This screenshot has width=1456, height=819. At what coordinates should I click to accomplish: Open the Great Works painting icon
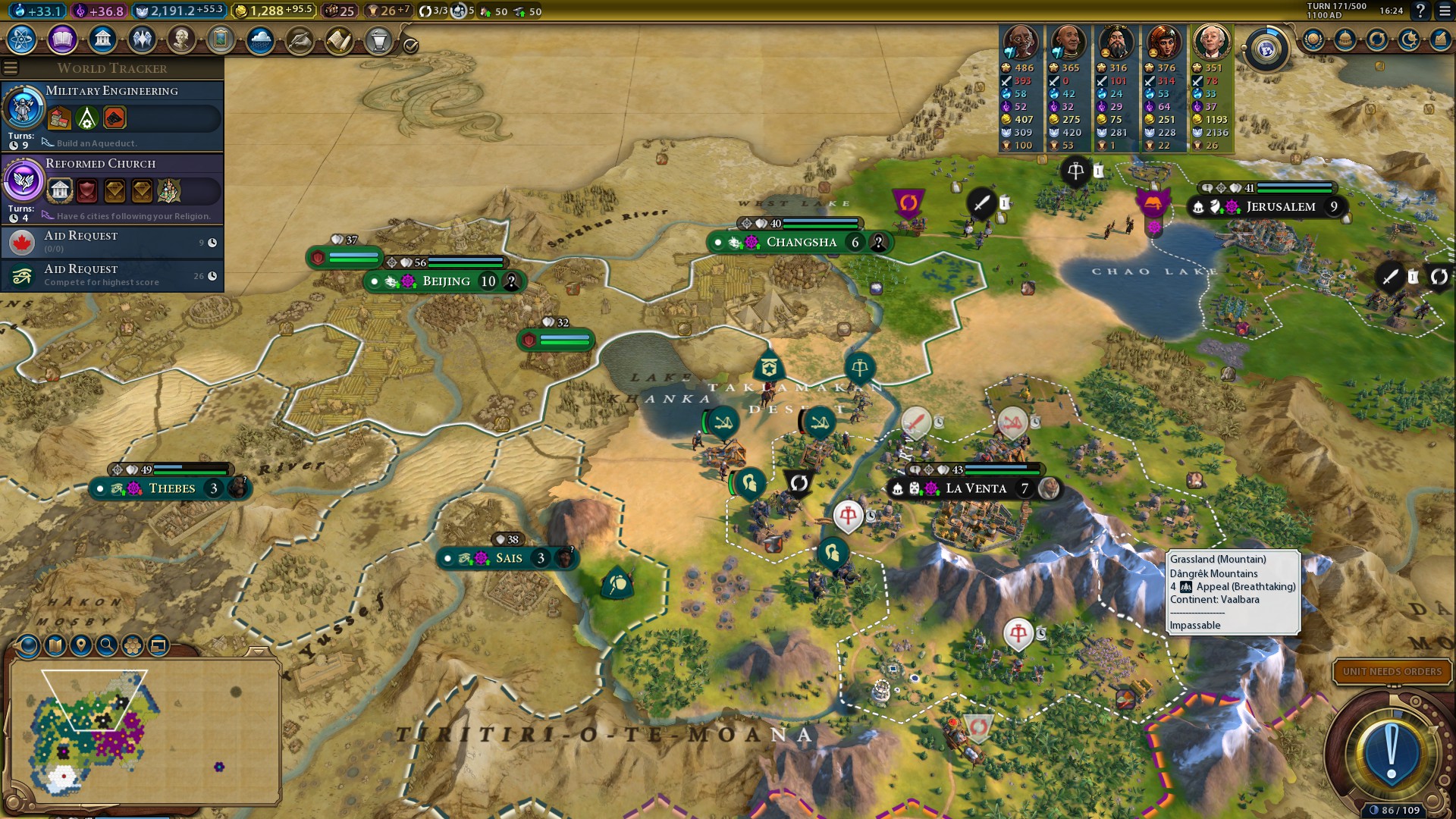221,39
